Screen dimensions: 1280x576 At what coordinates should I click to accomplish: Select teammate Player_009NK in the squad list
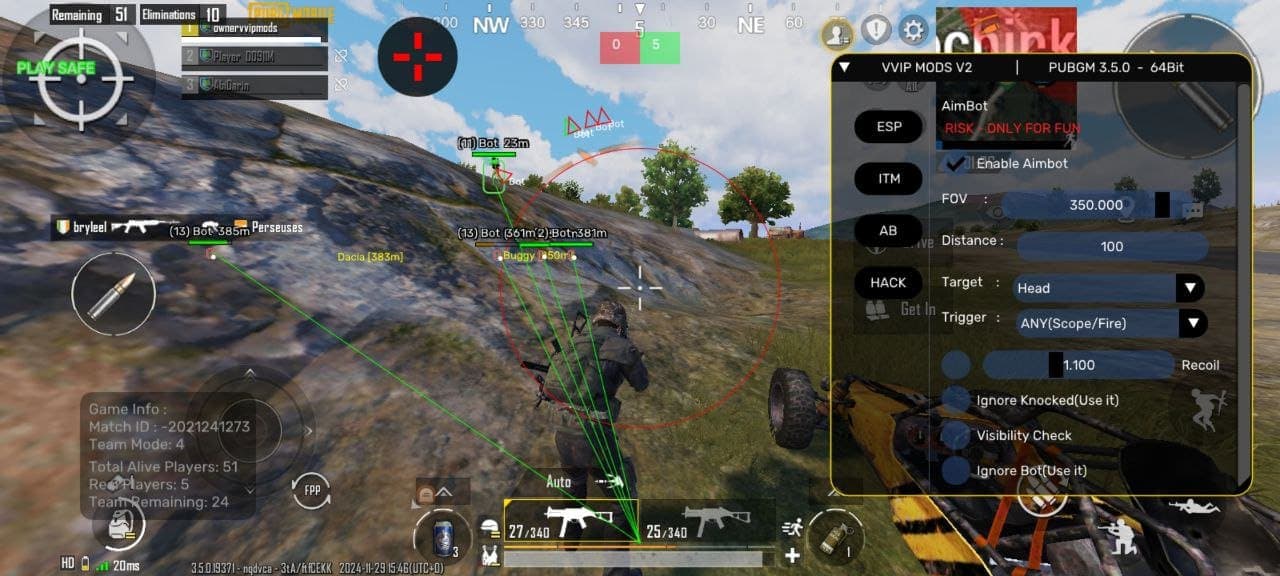coord(255,57)
